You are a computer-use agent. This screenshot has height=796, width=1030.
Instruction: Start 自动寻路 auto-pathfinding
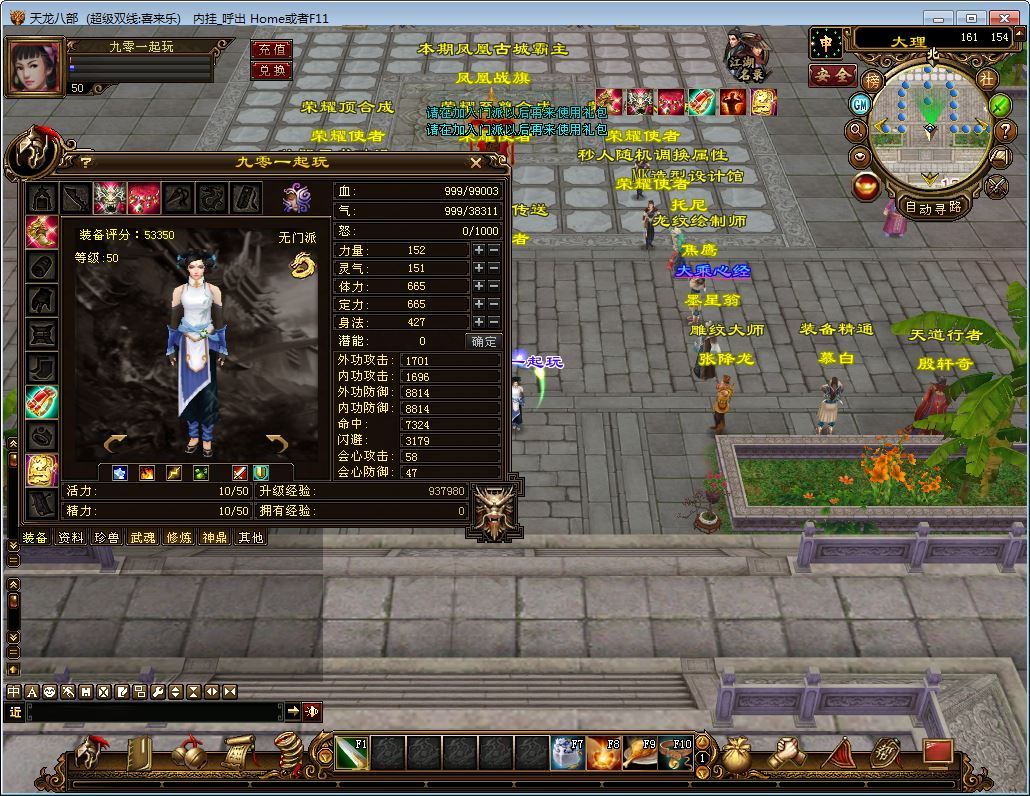[x=932, y=208]
